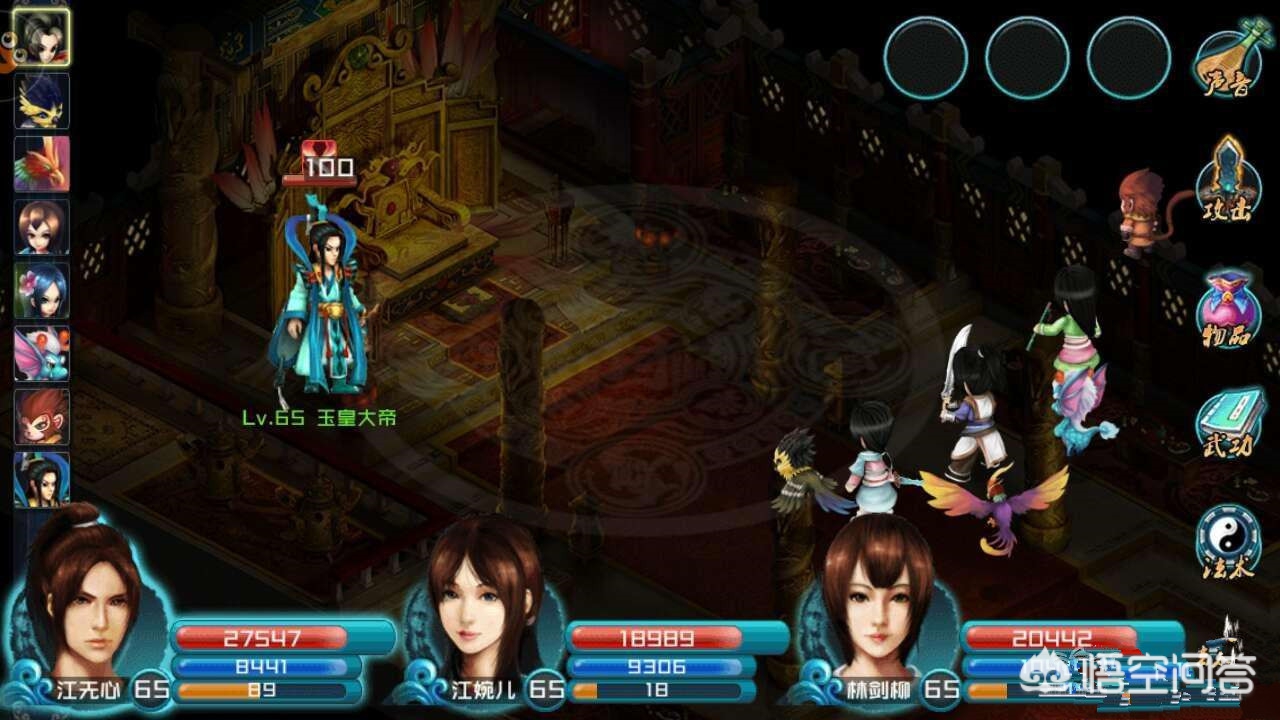
Task: Open the 声音 sound button
Action: tap(1226, 62)
